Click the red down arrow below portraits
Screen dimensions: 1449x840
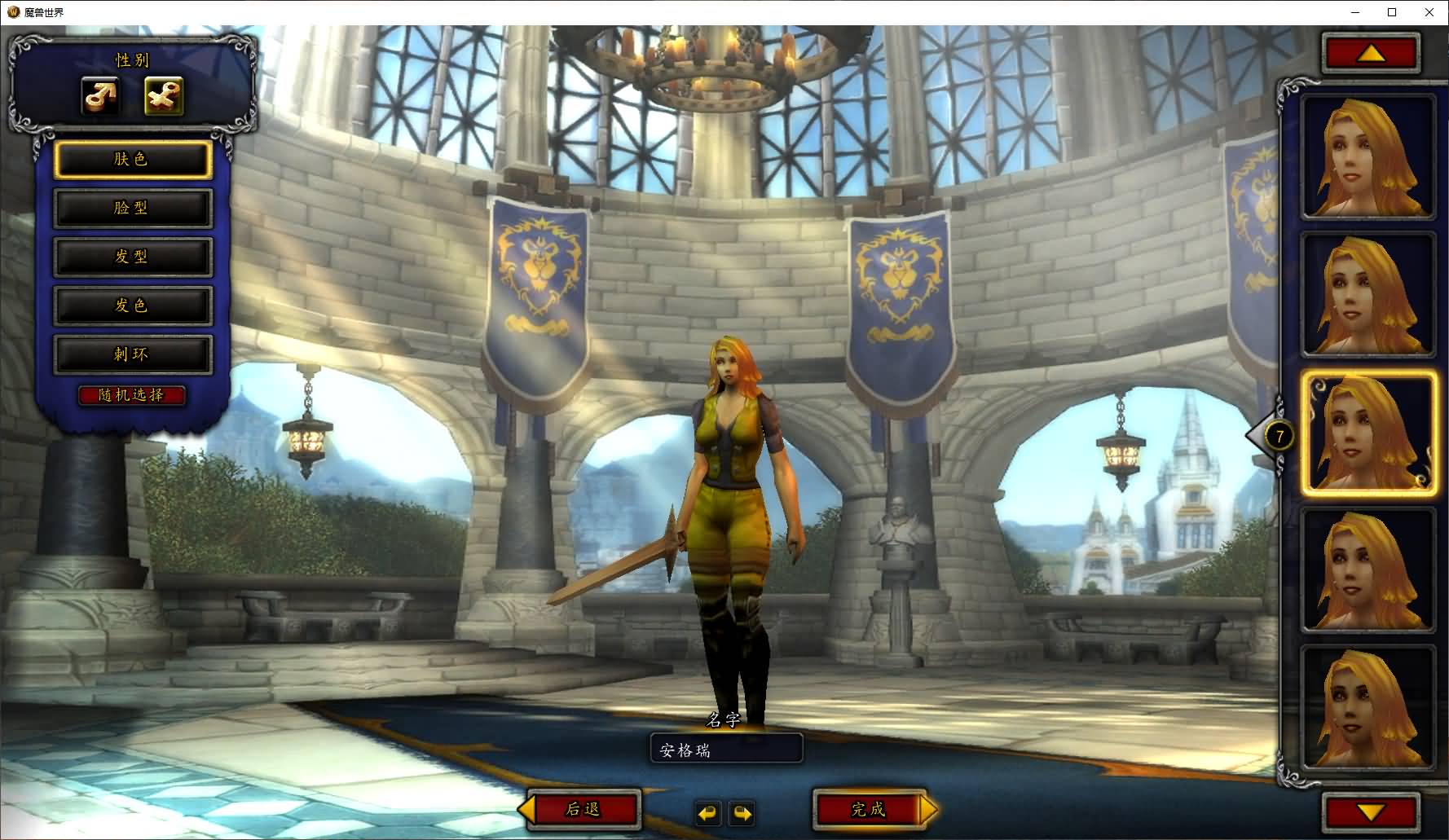(x=1371, y=811)
